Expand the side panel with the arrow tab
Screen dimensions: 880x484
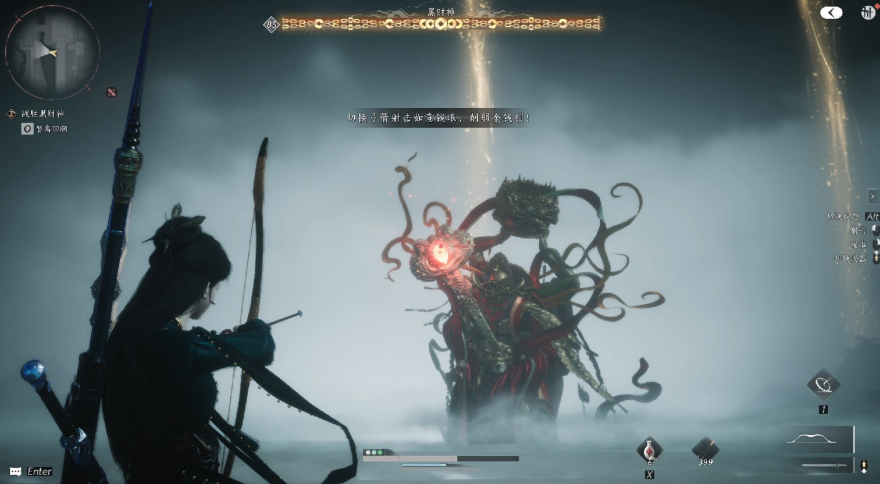[872, 197]
